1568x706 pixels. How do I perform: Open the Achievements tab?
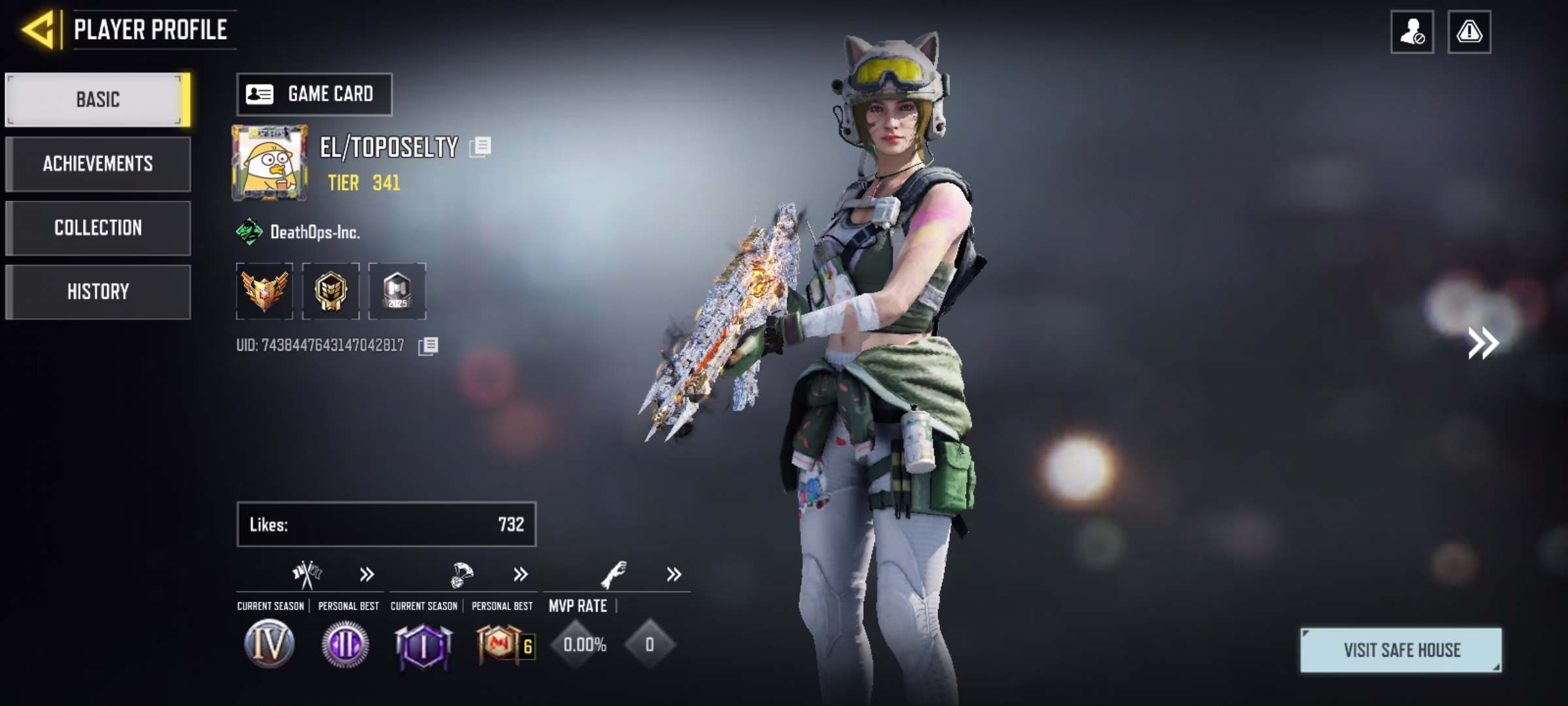coord(98,163)
